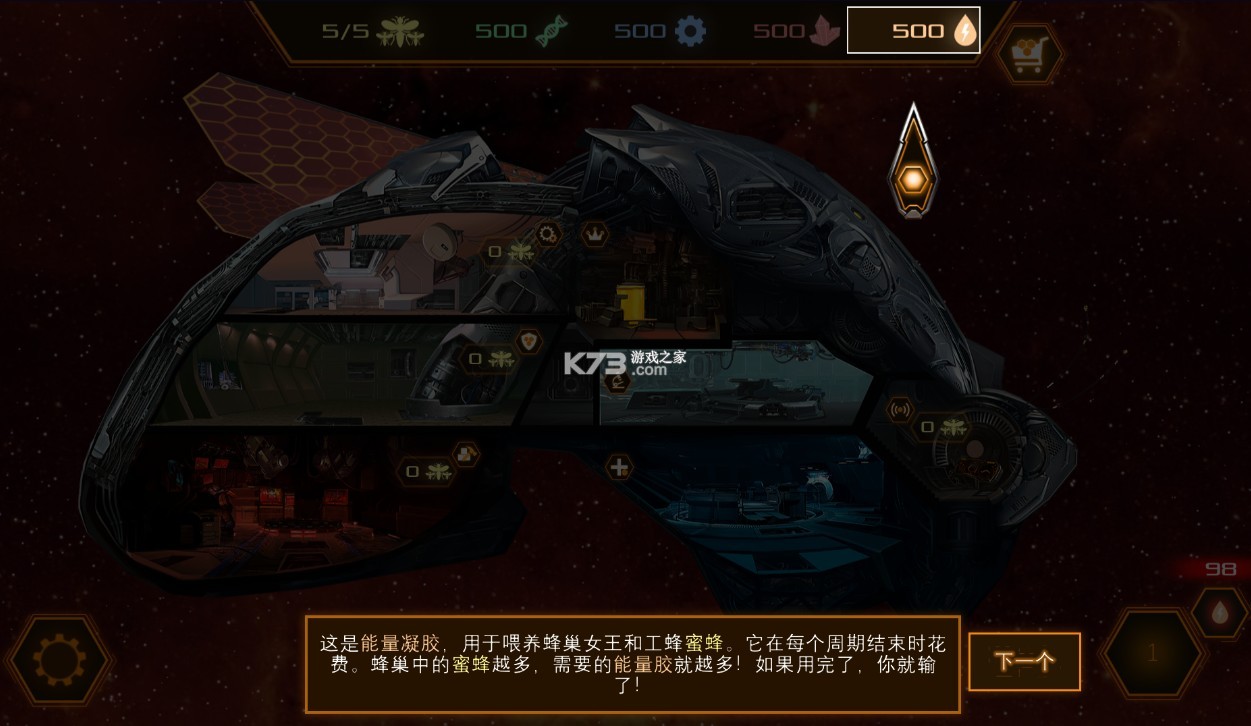Choose the storage boxes room icon
The image size is (1251, 726).
click(x=466, y=454)
